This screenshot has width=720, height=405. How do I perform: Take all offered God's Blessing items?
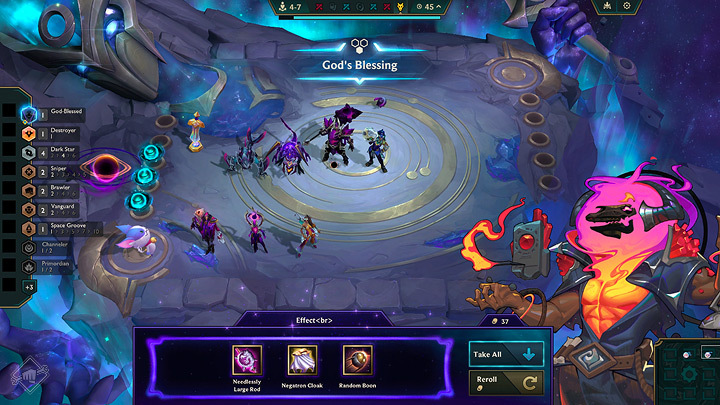point(506,353)
